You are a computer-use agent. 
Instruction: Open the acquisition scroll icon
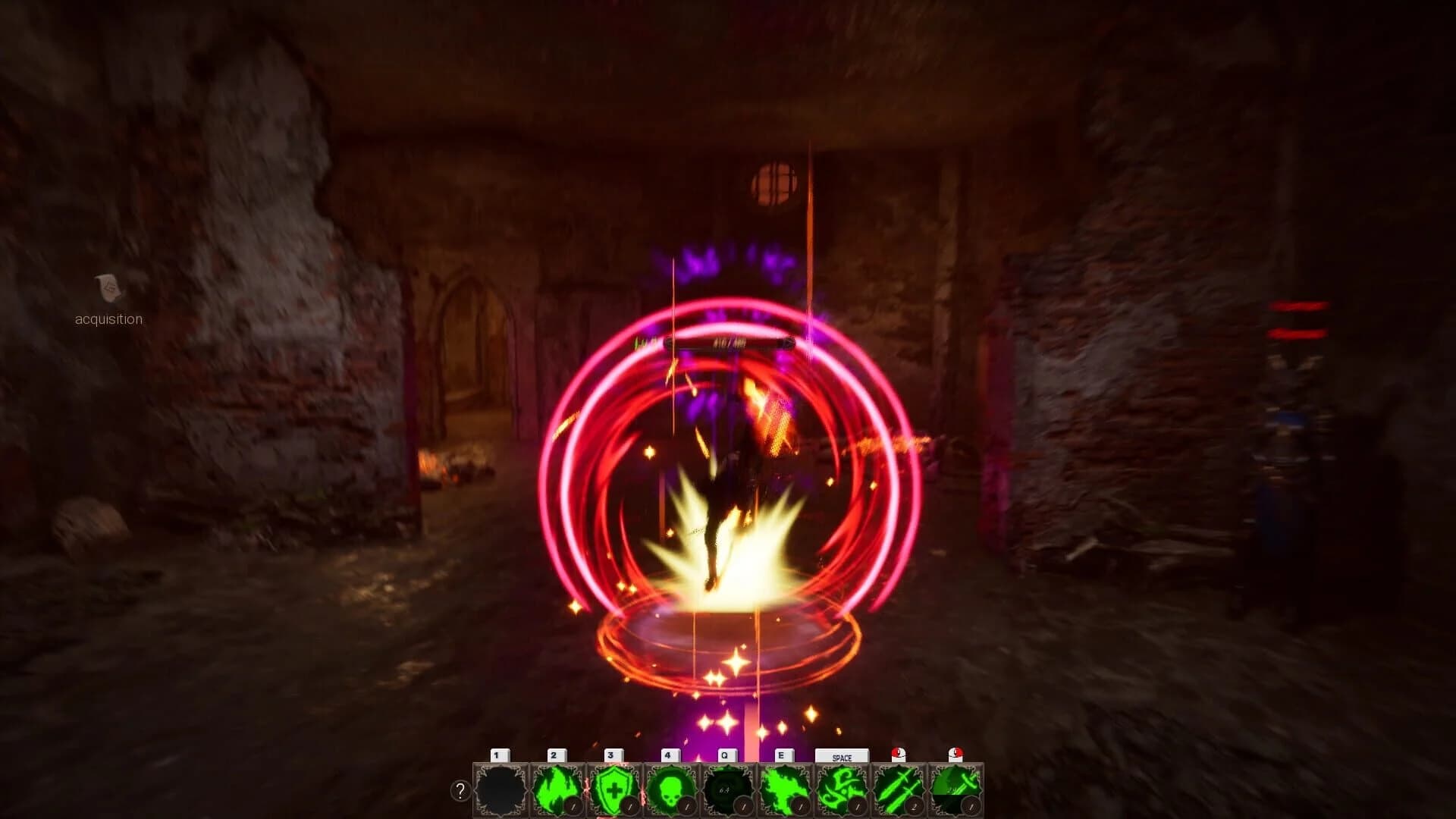coord(107,289)
